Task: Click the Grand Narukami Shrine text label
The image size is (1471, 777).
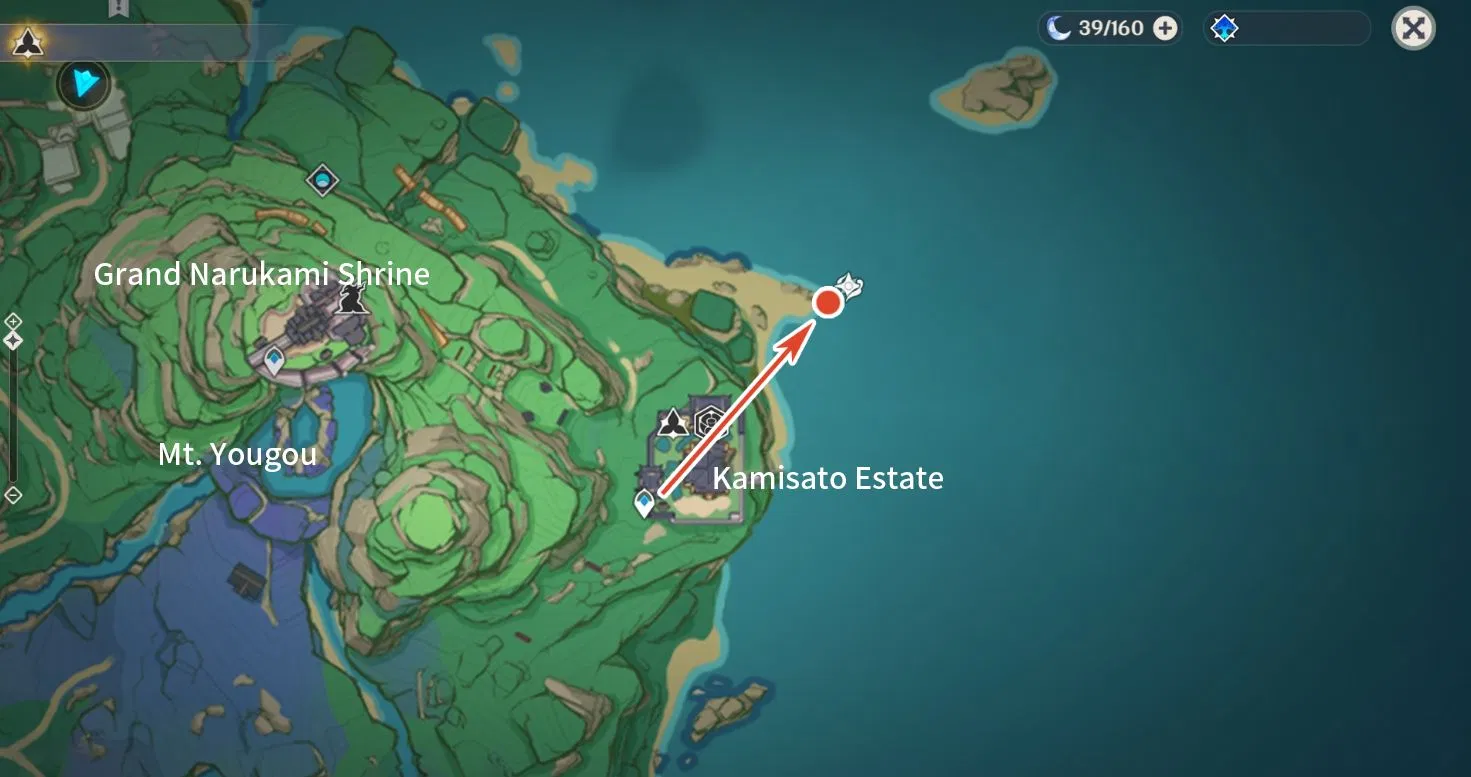Action: (262, 274)
